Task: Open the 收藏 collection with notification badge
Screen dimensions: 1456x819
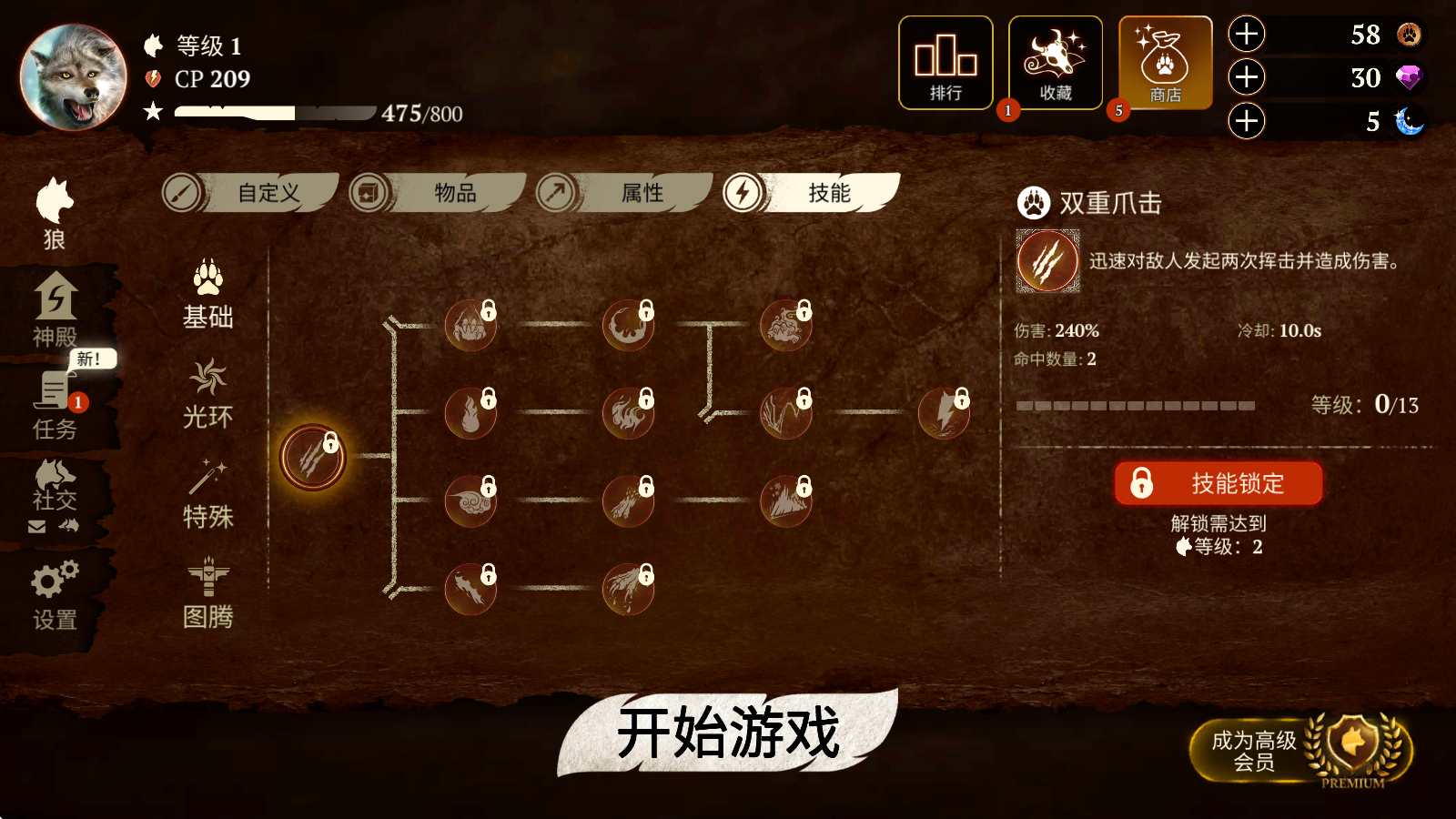Action: point(1055,62)
